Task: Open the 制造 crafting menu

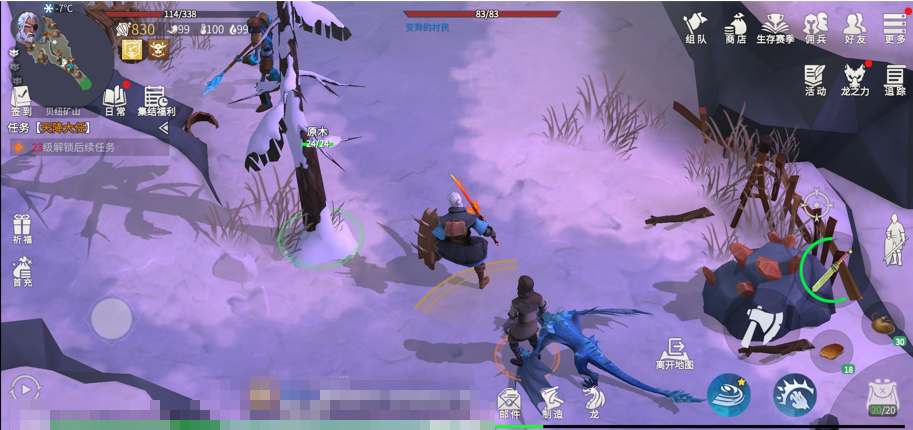Action: [552, 400]
